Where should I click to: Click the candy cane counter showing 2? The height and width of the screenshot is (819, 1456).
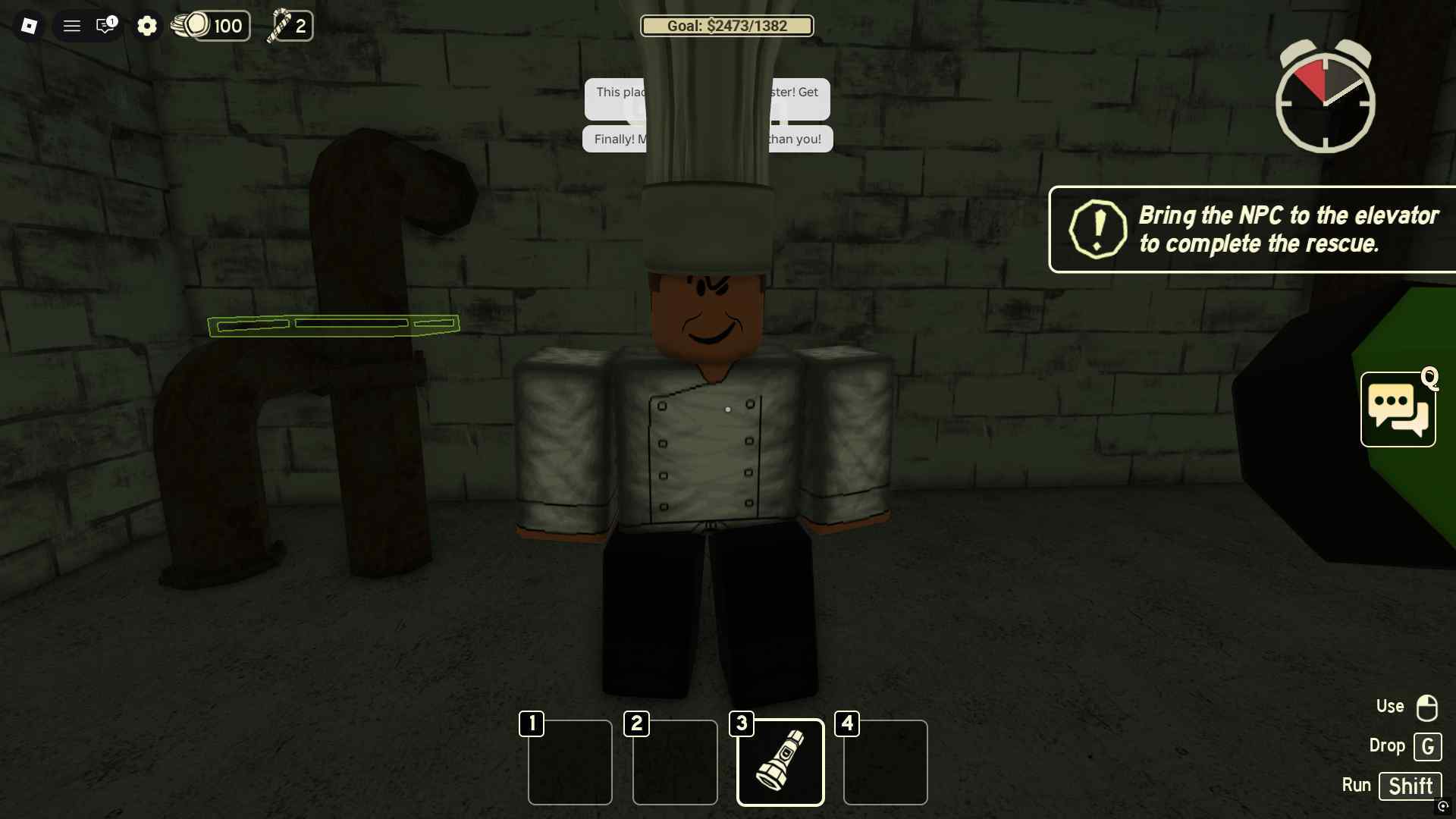tap(289, 26)
